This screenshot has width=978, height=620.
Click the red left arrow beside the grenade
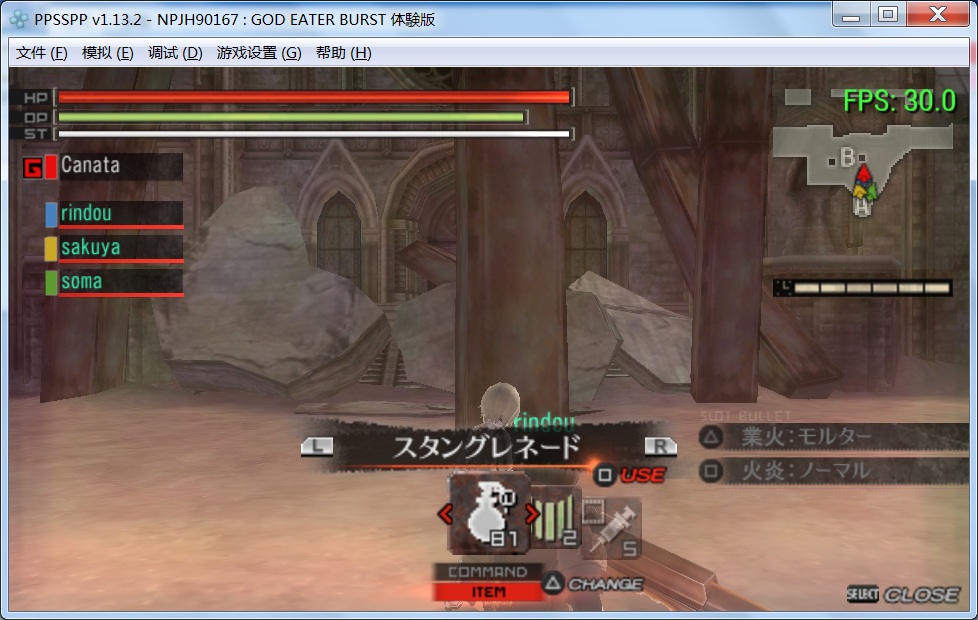point(446,514)
